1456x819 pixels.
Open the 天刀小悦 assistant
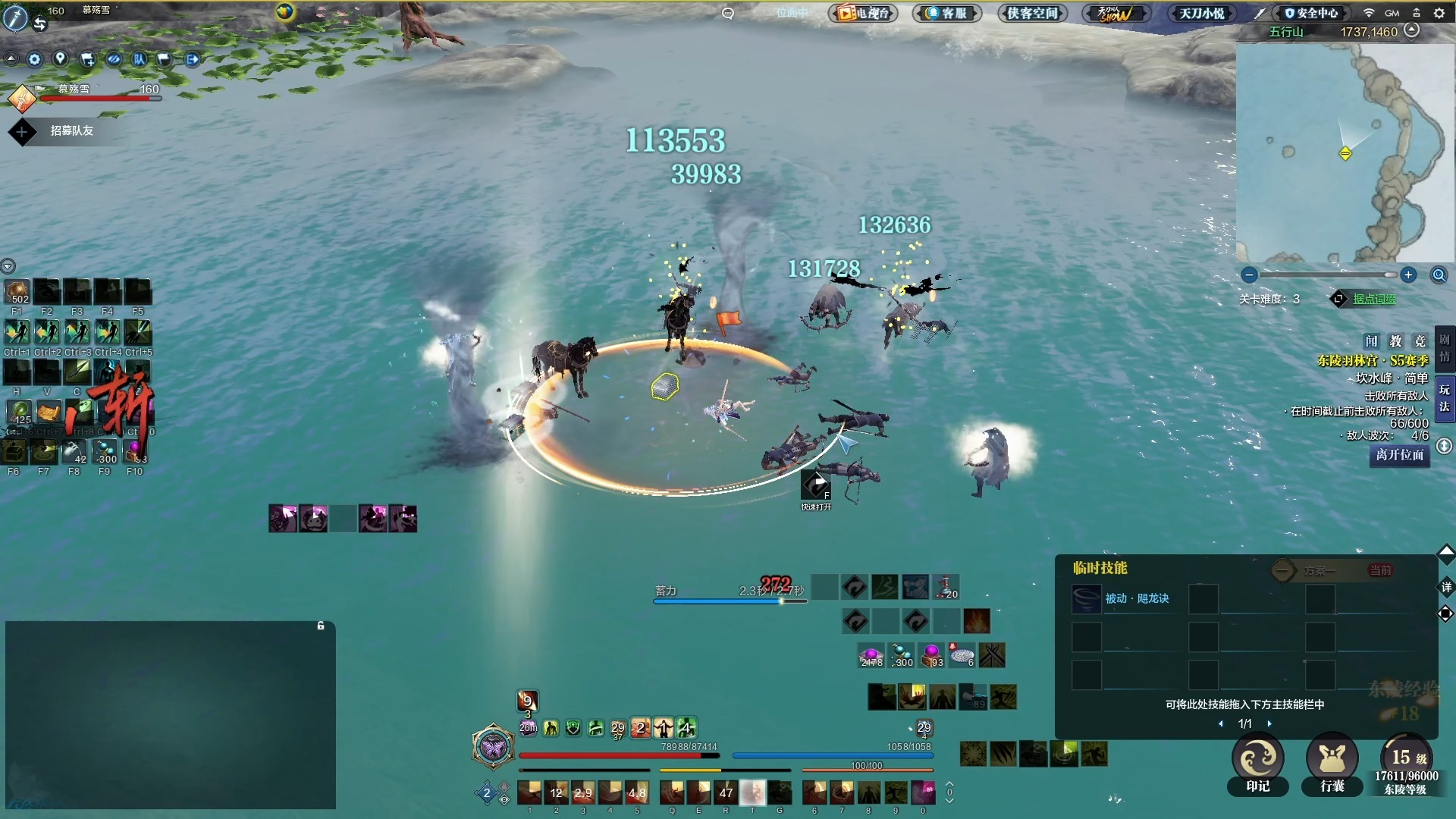click(1201, 13)
